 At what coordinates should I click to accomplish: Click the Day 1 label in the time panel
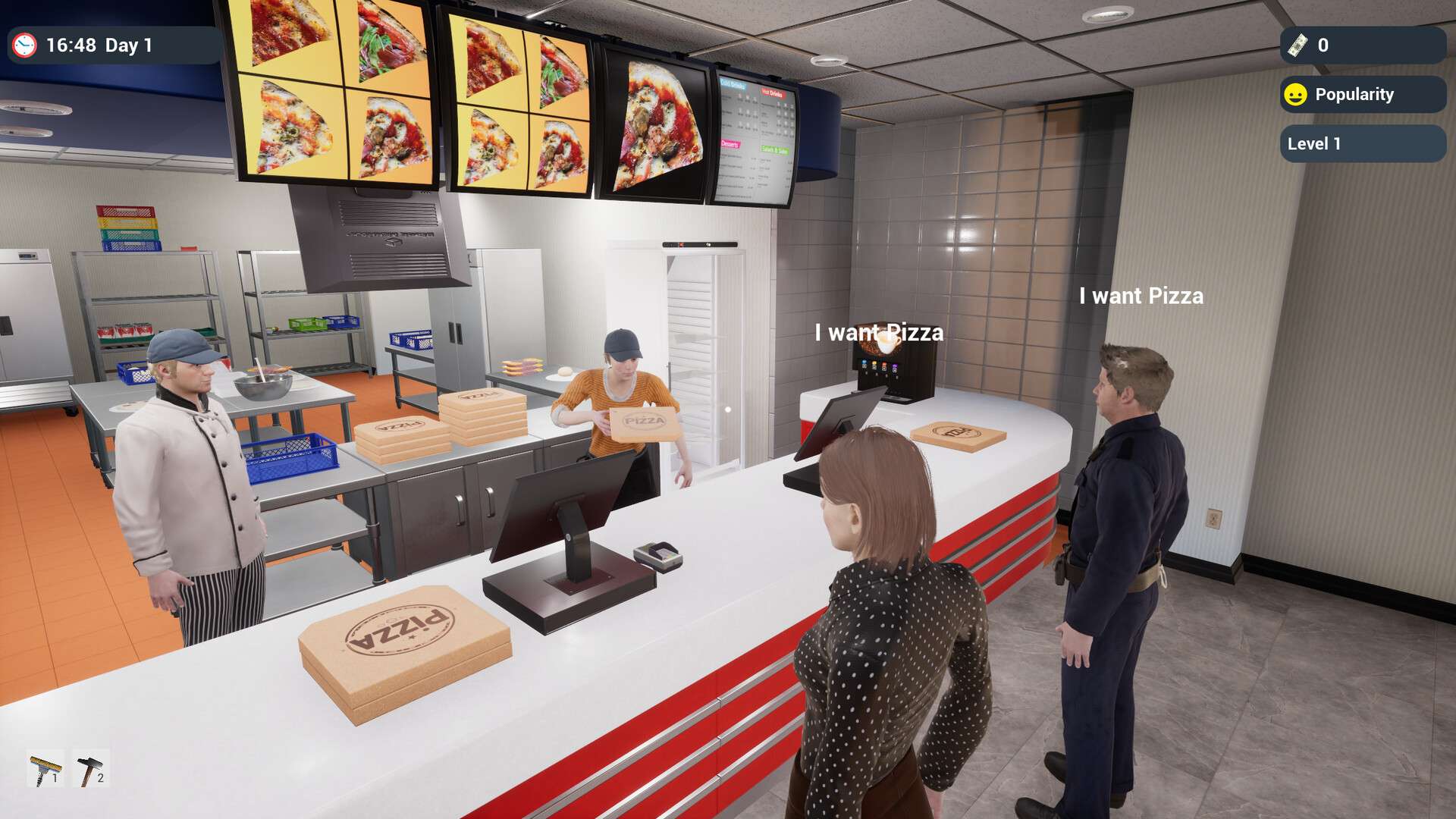point(127,44)
